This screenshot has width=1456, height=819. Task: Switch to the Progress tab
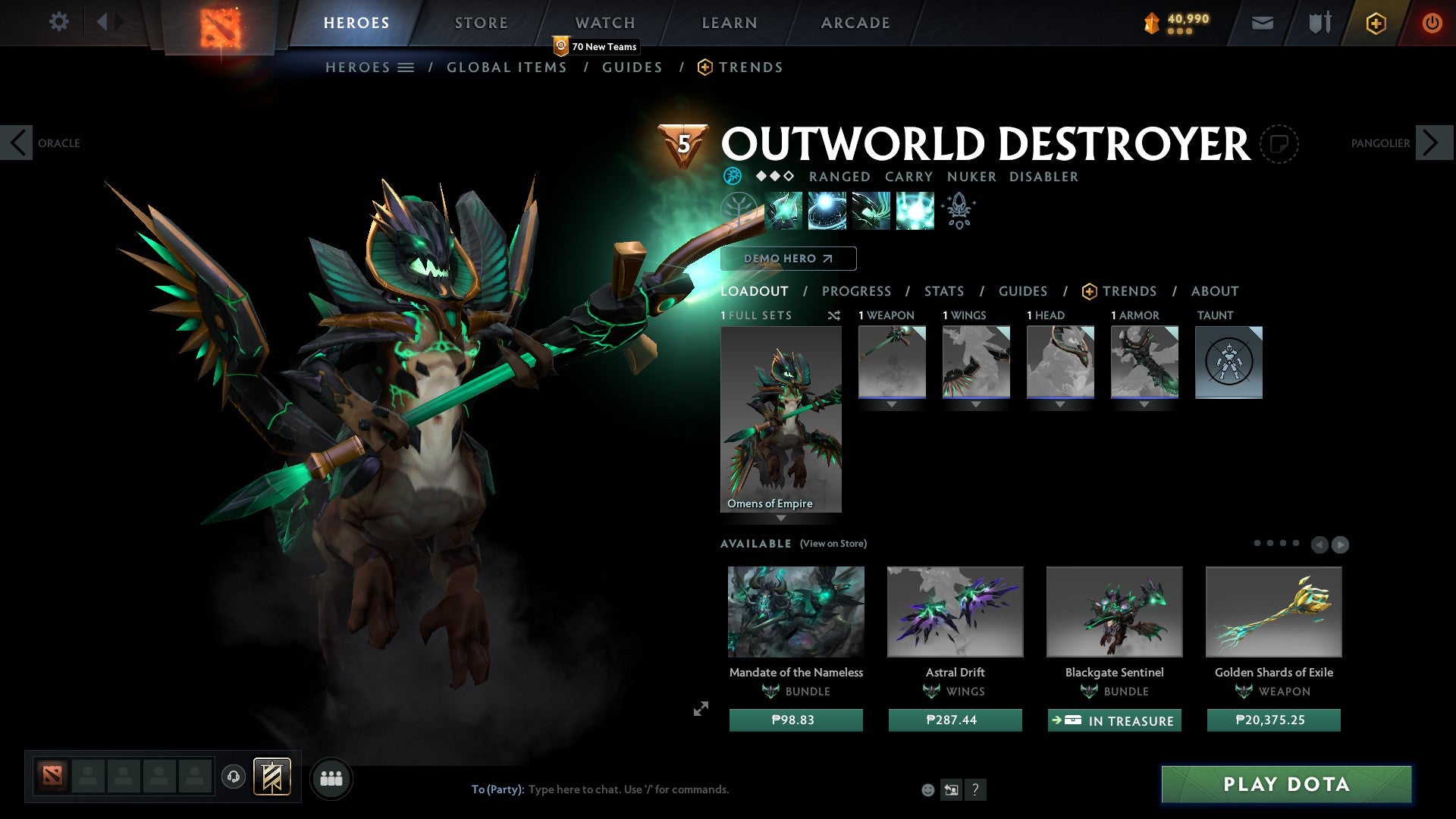pyautogui.click(x=856, y=290)
